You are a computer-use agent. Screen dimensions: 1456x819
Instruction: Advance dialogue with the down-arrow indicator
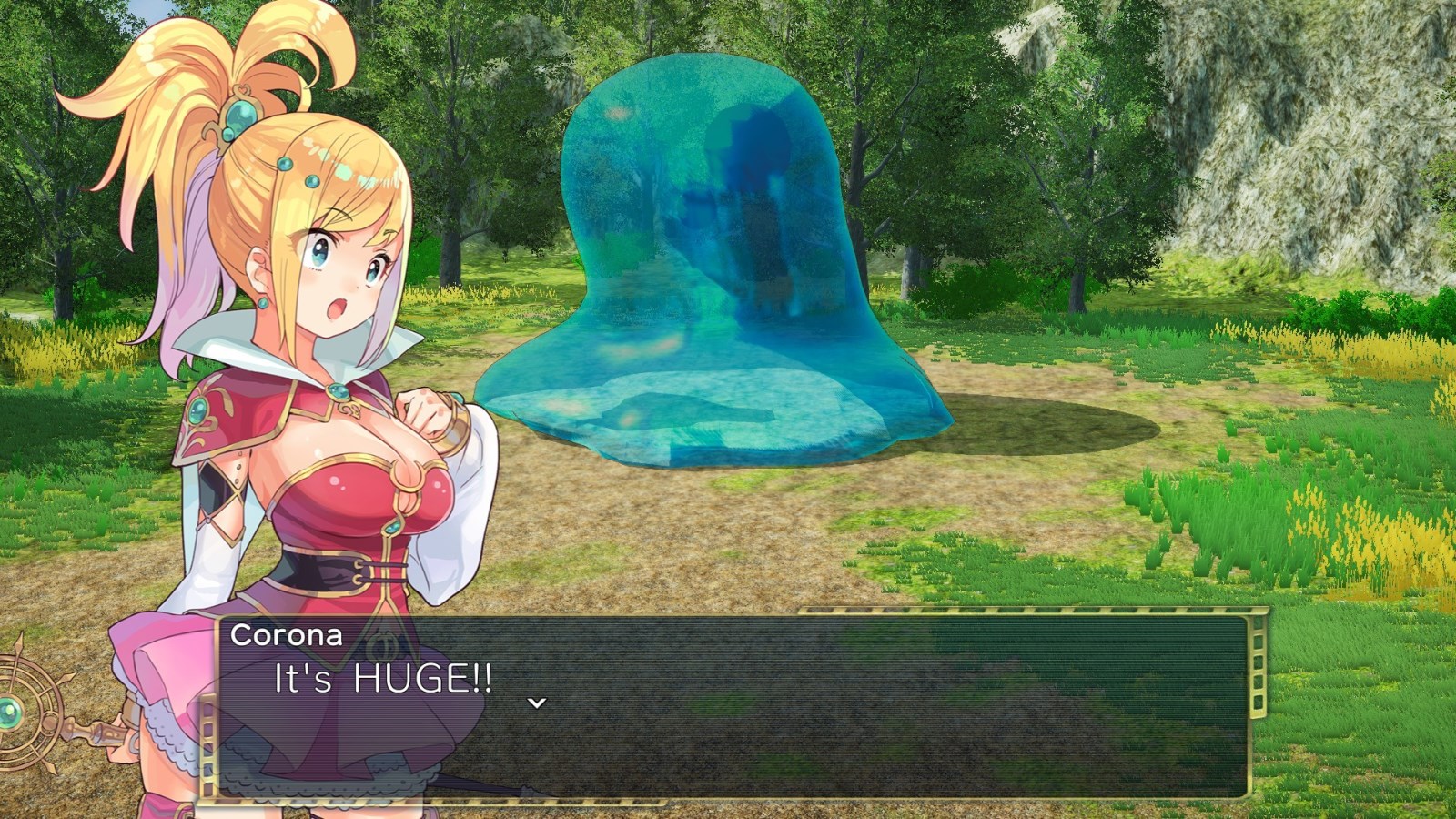tap(537, 703)
